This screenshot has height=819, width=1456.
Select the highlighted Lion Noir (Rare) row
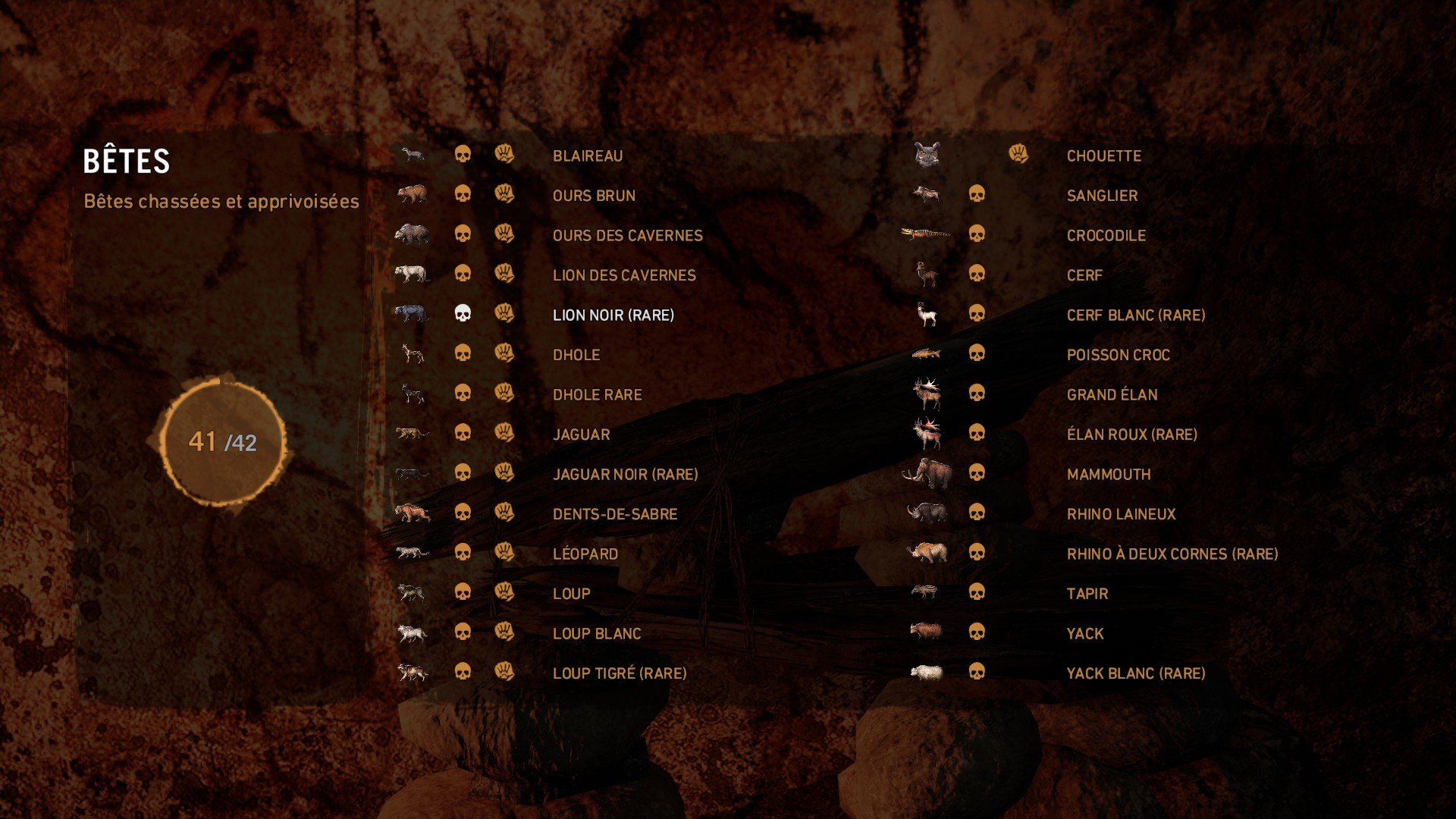point(613,315)
